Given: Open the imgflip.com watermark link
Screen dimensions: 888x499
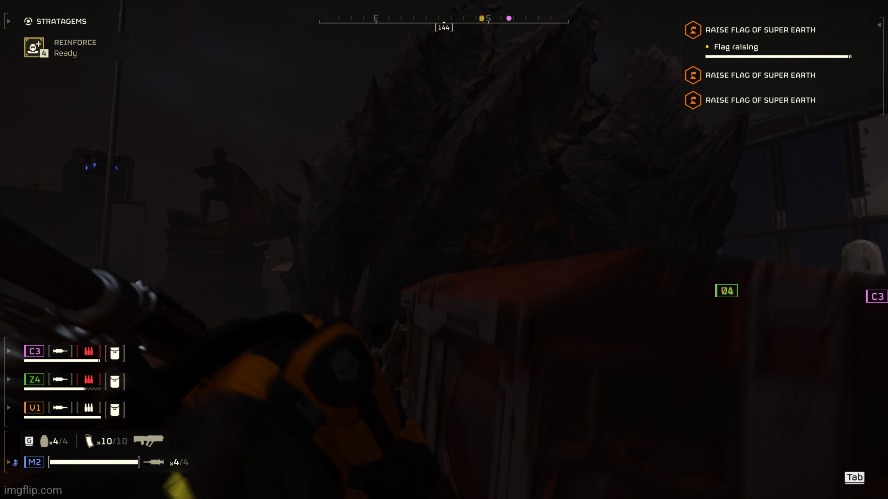Looking at the screenshot, I should tap(31, 490).
